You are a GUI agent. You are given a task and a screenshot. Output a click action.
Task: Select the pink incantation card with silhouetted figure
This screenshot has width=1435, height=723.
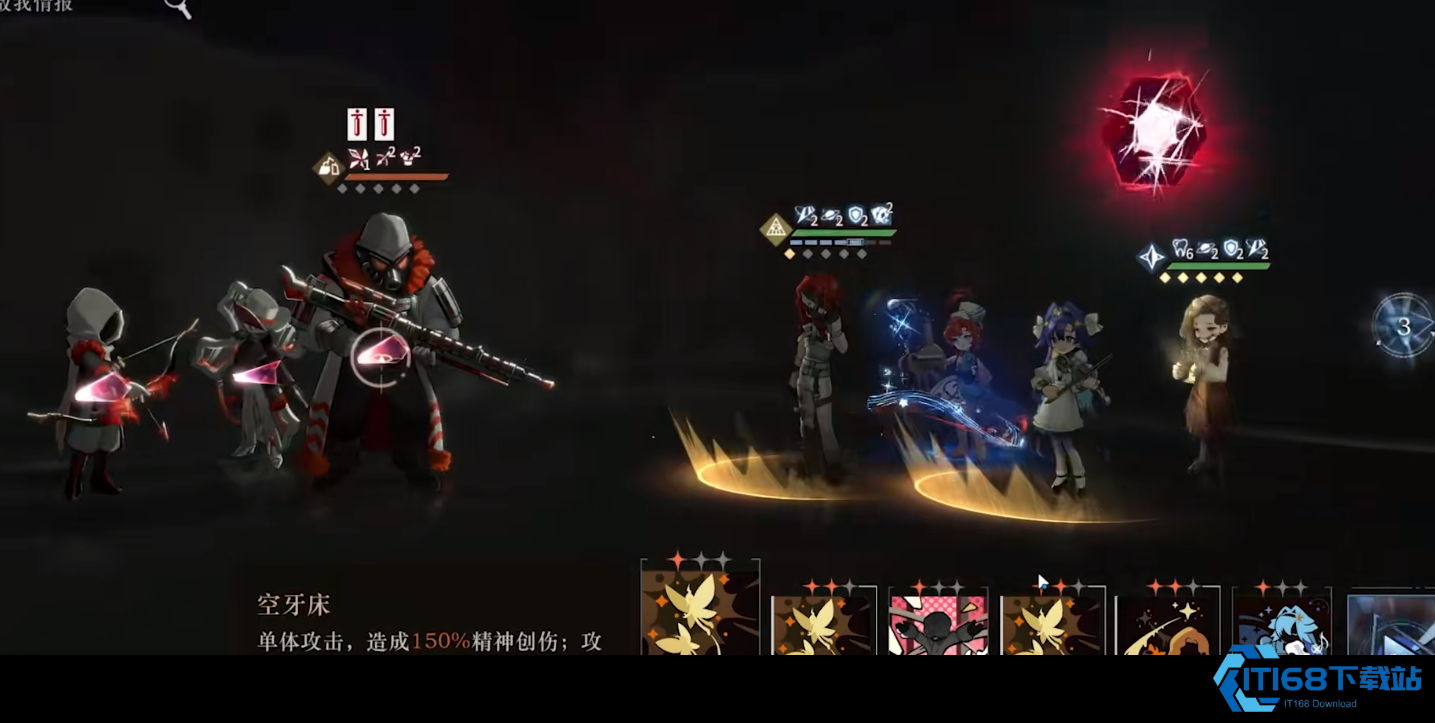click(x=938, y=620)
